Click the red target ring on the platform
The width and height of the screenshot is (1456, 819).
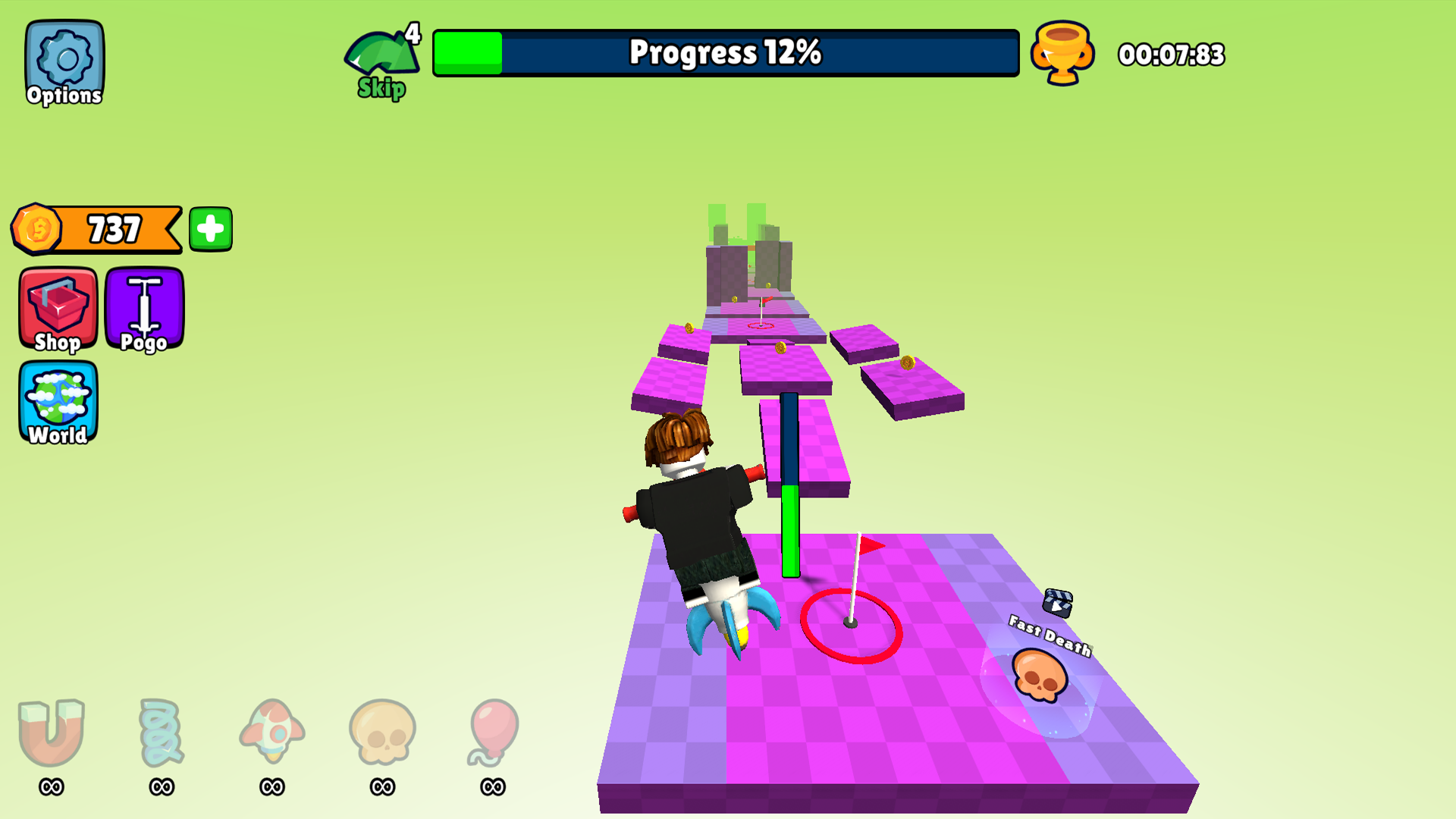(x=852, y=628)
